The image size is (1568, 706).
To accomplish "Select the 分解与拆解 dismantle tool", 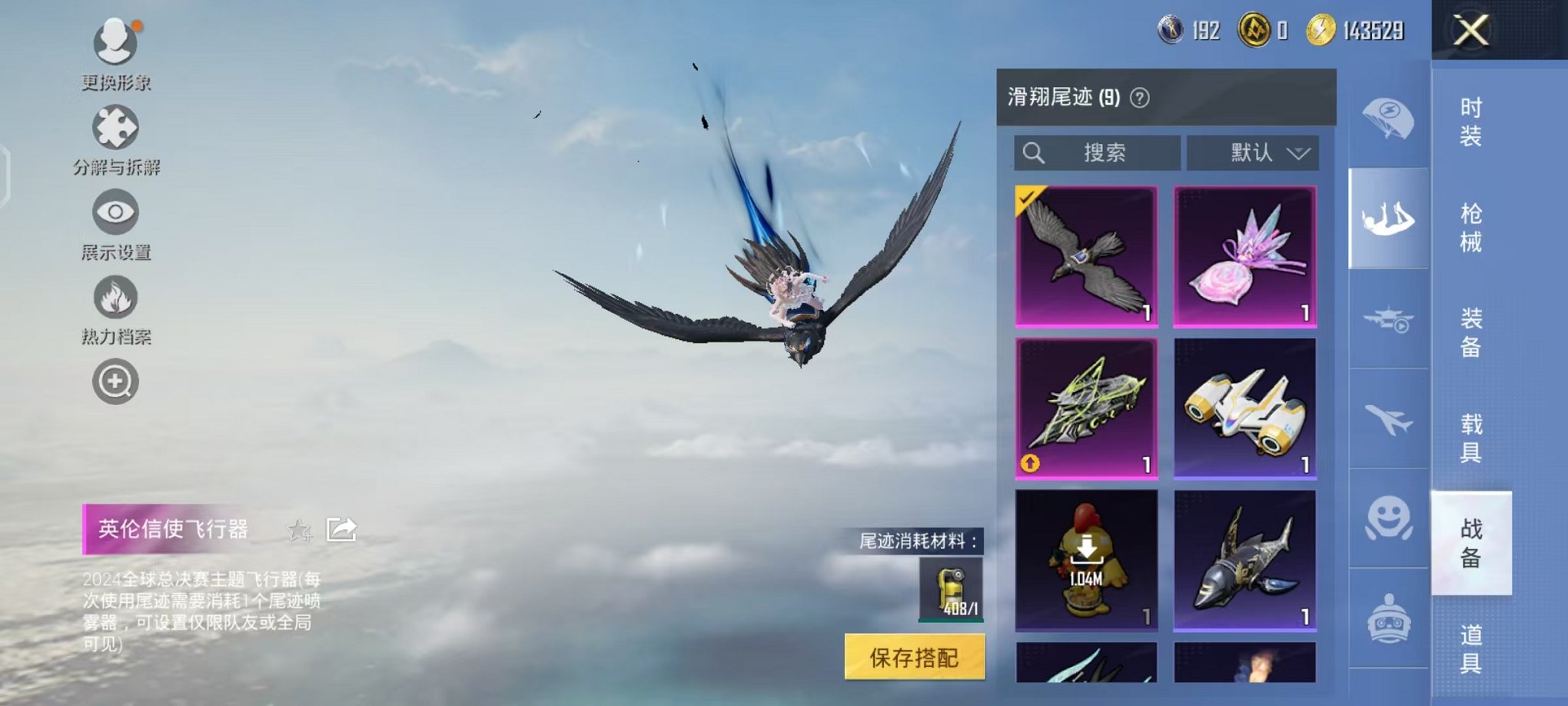I will pos(114,129).
